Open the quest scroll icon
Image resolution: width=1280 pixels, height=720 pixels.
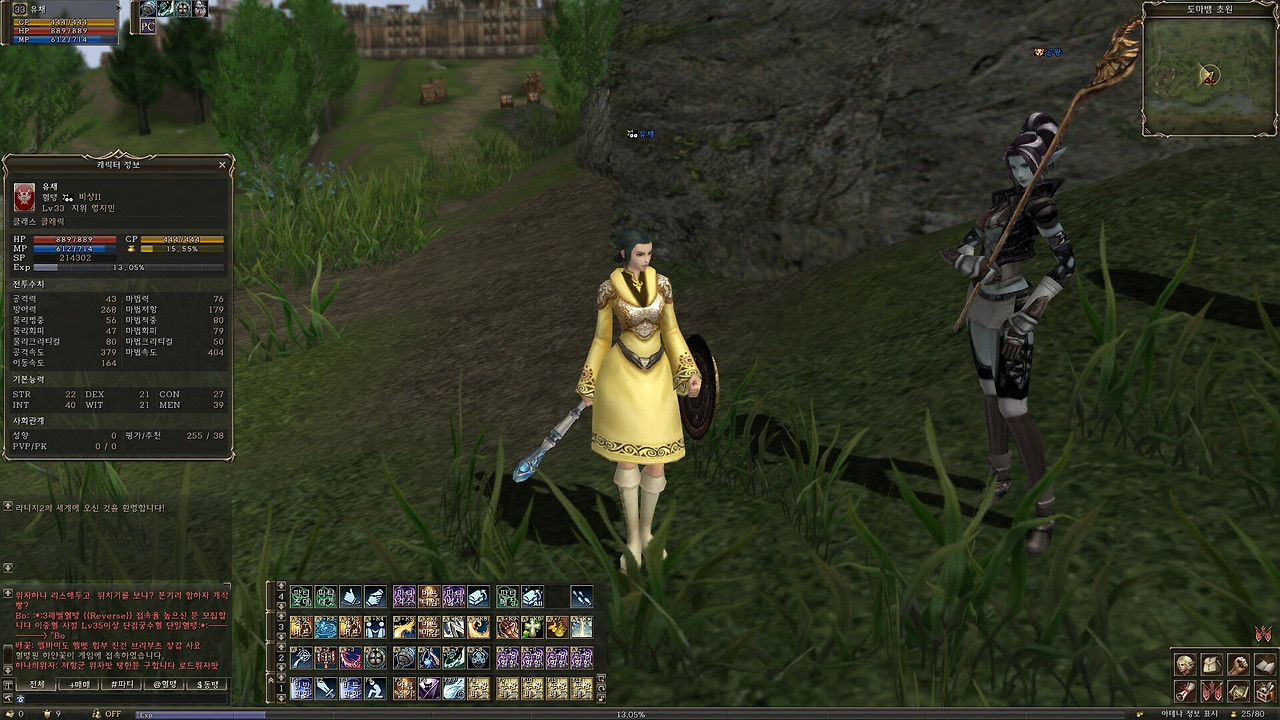point(1185,691)
